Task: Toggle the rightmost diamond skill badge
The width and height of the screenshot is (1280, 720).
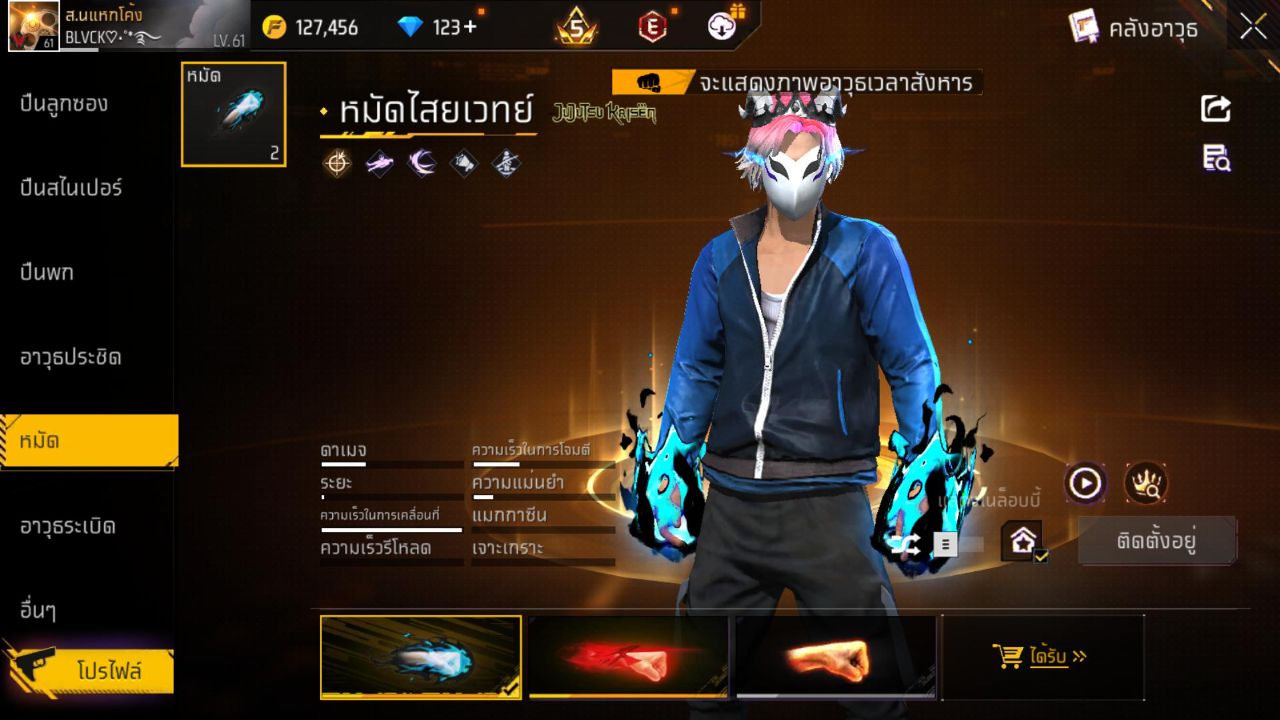Action: (x=505, y=163)
